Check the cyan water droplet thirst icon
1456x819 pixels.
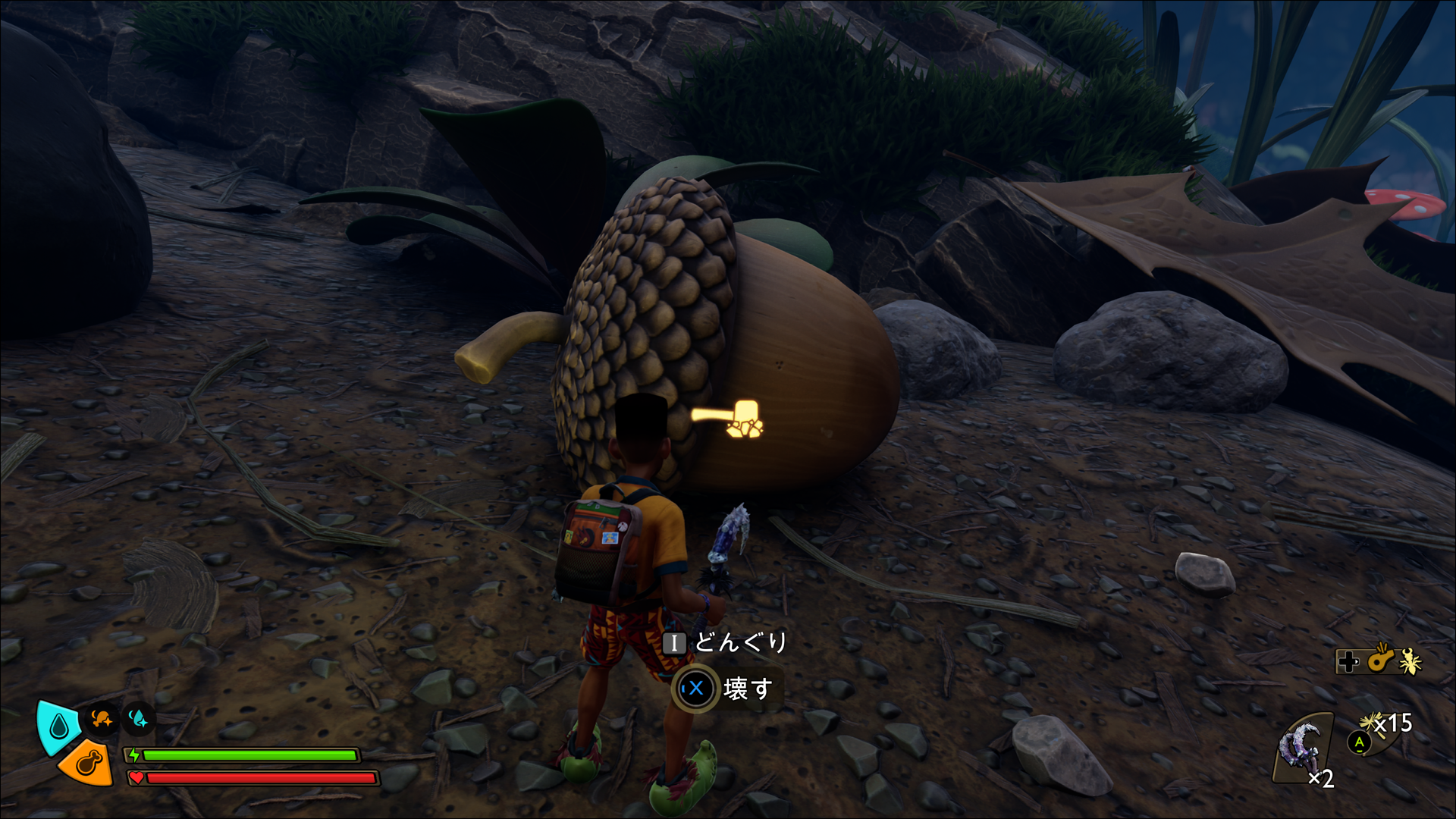pyautogui.click(x=58, y=726)
